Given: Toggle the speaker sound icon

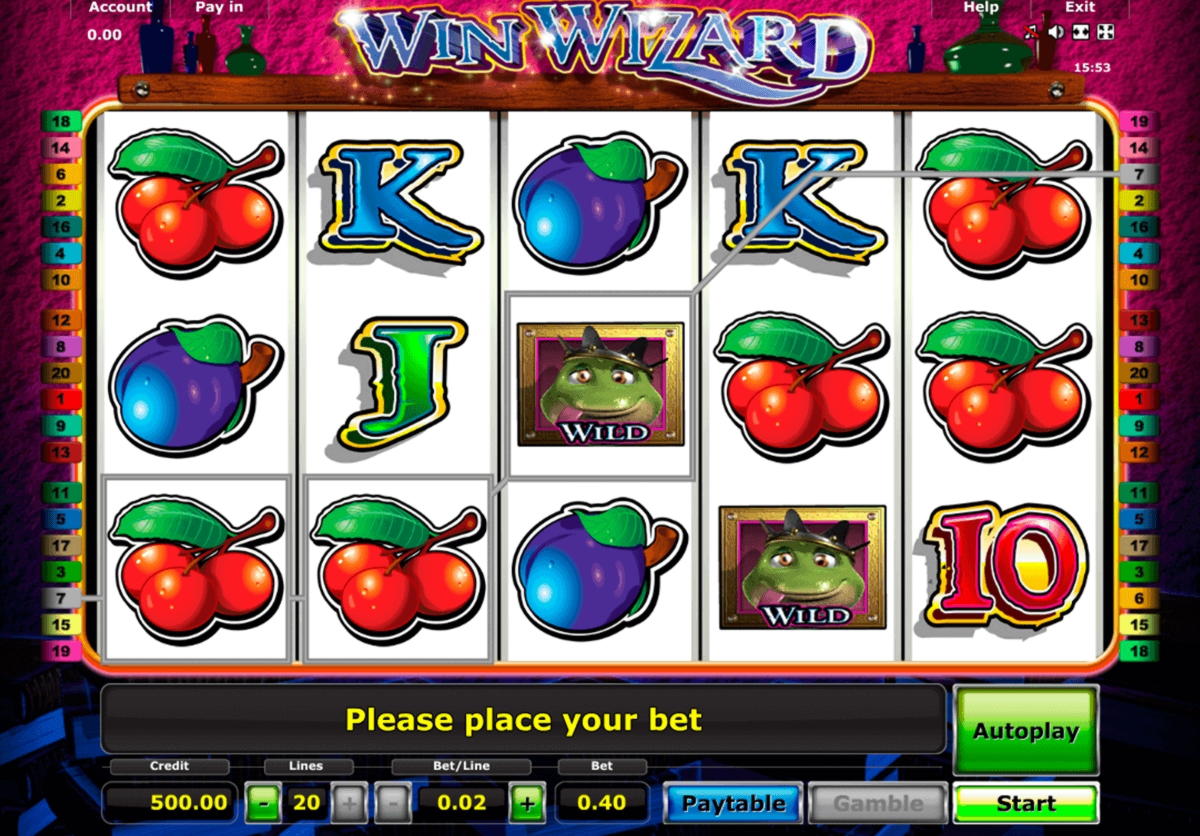Looking at the screenshot, I should tap(1055, 33).
